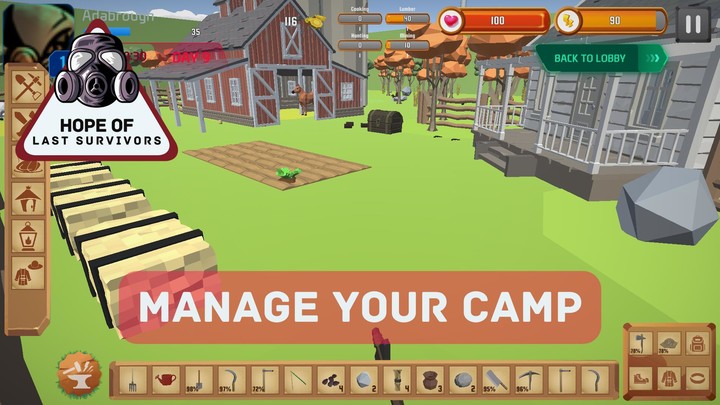Open the shovel and pickaxe tools category
This screenshot has height=405, width=720.
pos(28,89)
